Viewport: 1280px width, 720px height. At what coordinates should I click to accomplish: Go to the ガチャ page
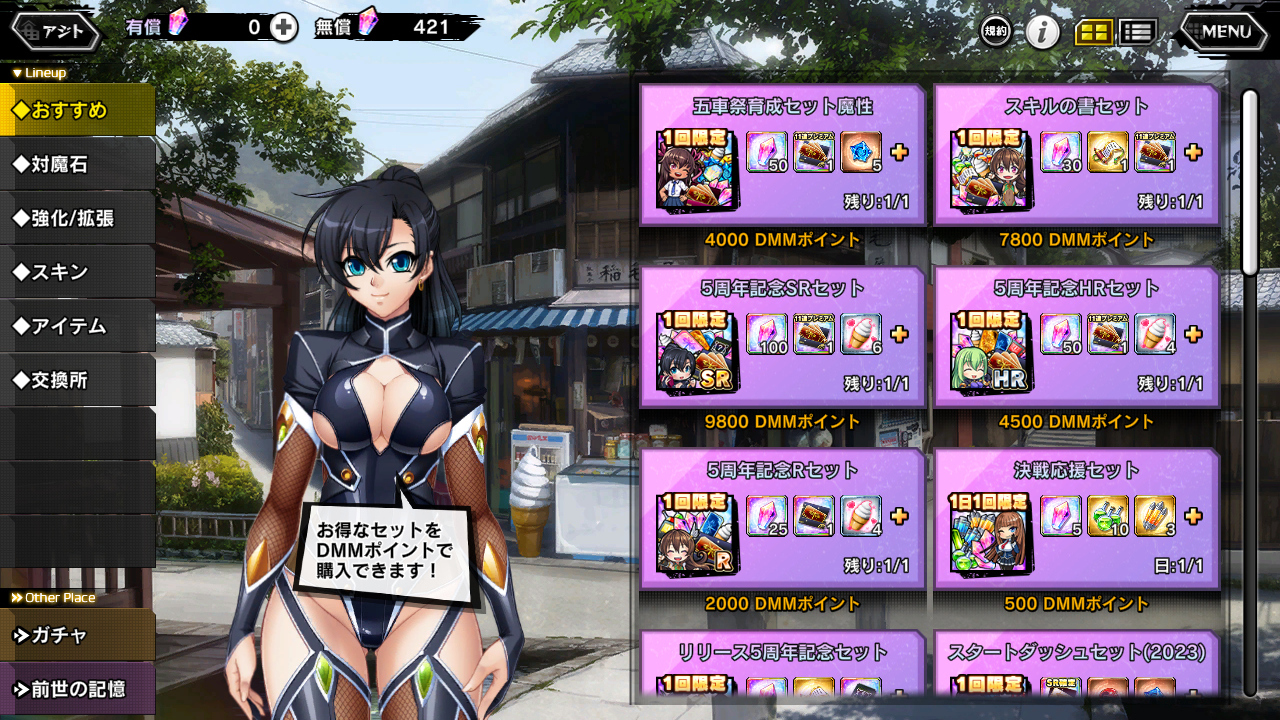click(x=77, y=635)
